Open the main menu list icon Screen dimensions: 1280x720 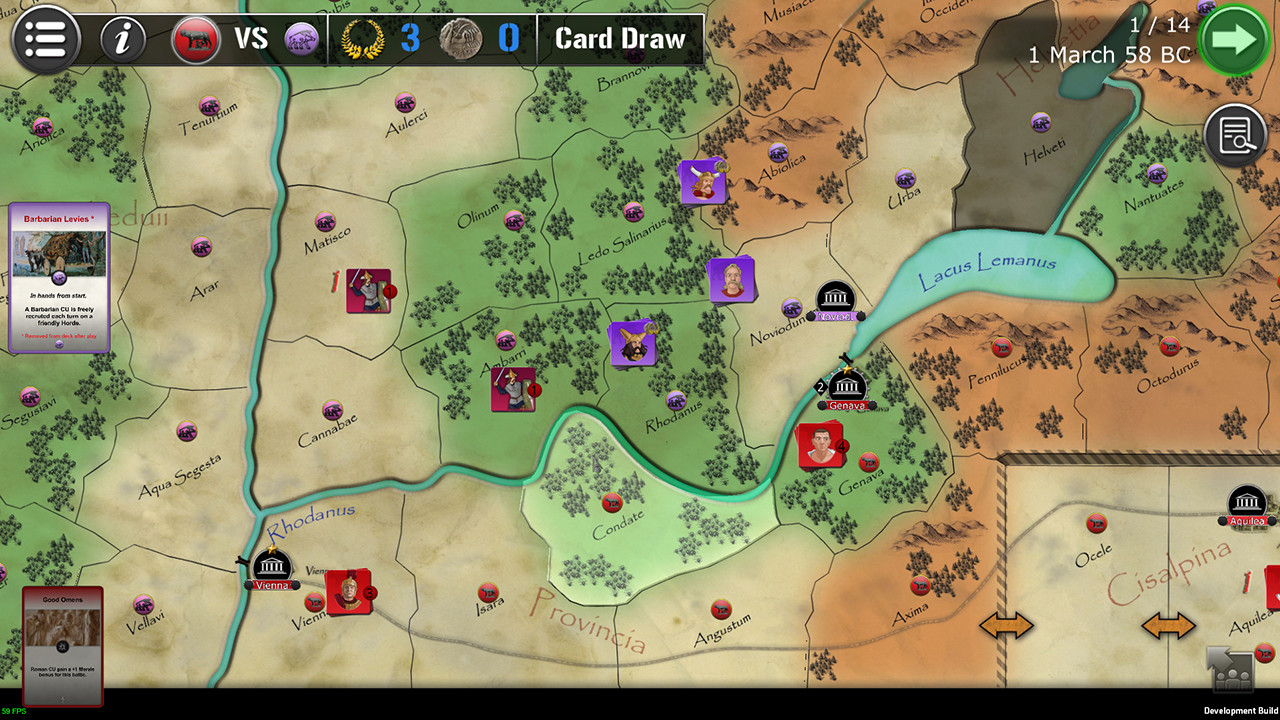46,40
